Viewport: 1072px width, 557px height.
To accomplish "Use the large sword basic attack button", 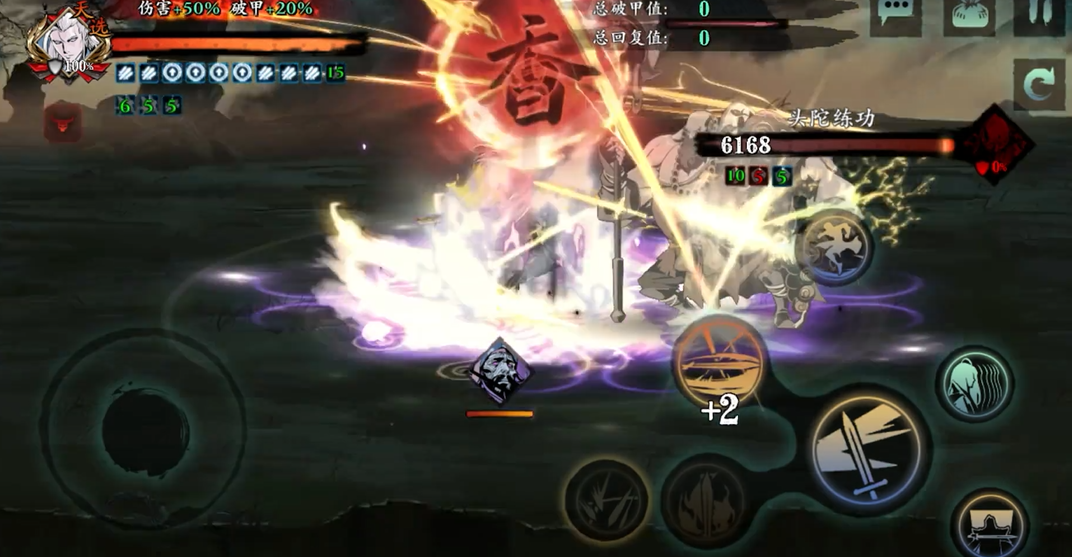I will click(x=868, y=449).
